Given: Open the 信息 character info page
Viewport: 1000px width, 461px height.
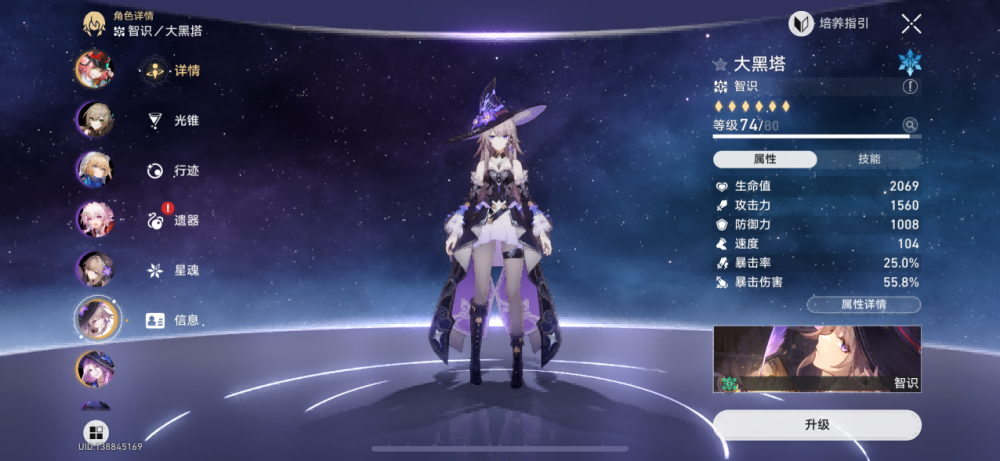Looking at the screenshot, I should click(175, 320).
